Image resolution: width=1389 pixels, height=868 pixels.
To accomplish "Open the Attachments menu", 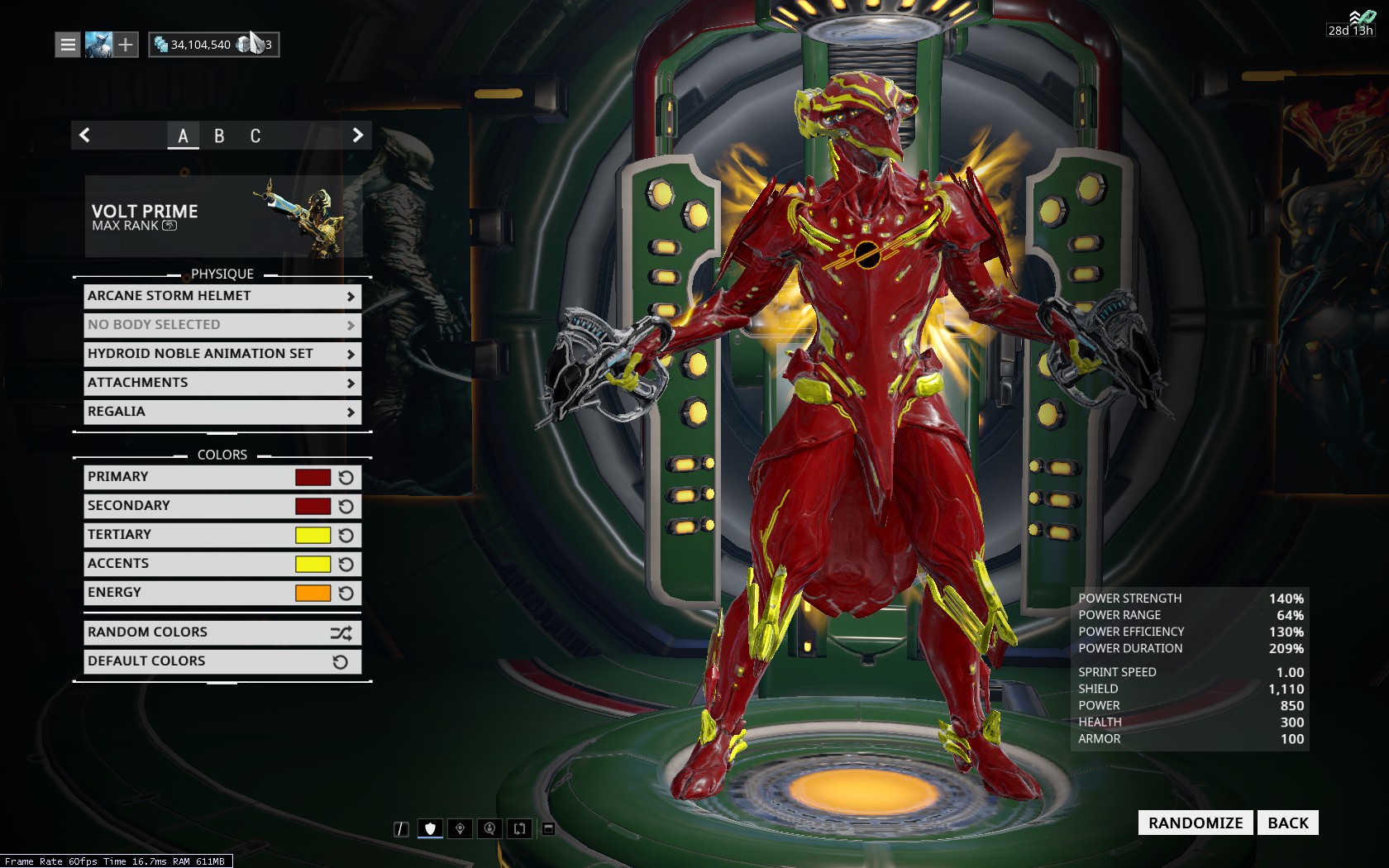I will coord(222,383).
